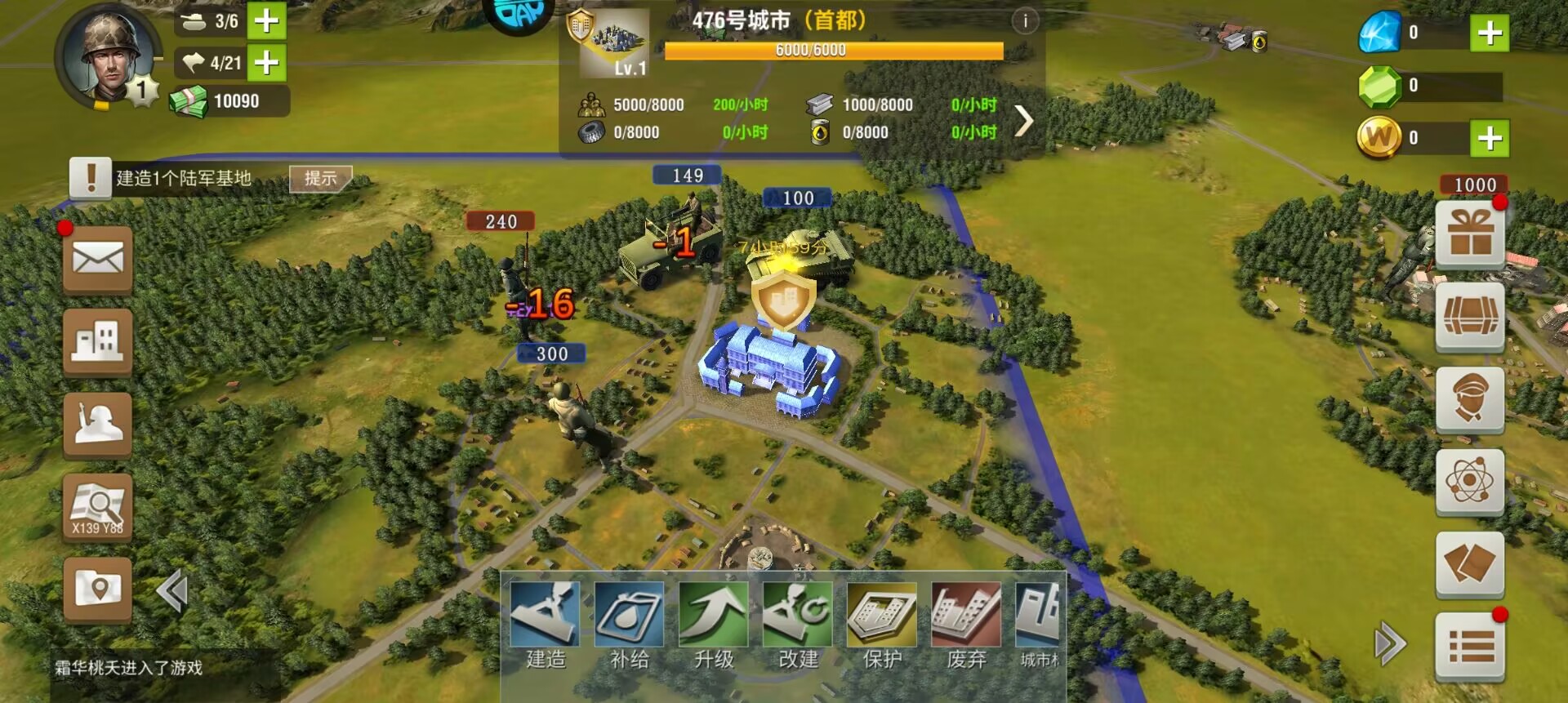The image size is (1568, 703).
Task: Open the soldier silhouette army menu
Action: [x=98, y=425]
